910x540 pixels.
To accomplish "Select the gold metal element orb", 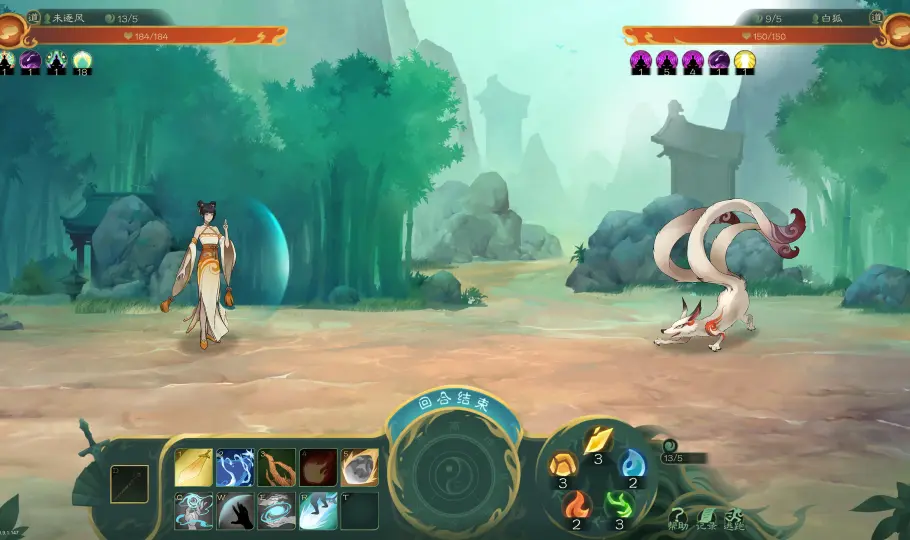I will click(x=598, y=441).
